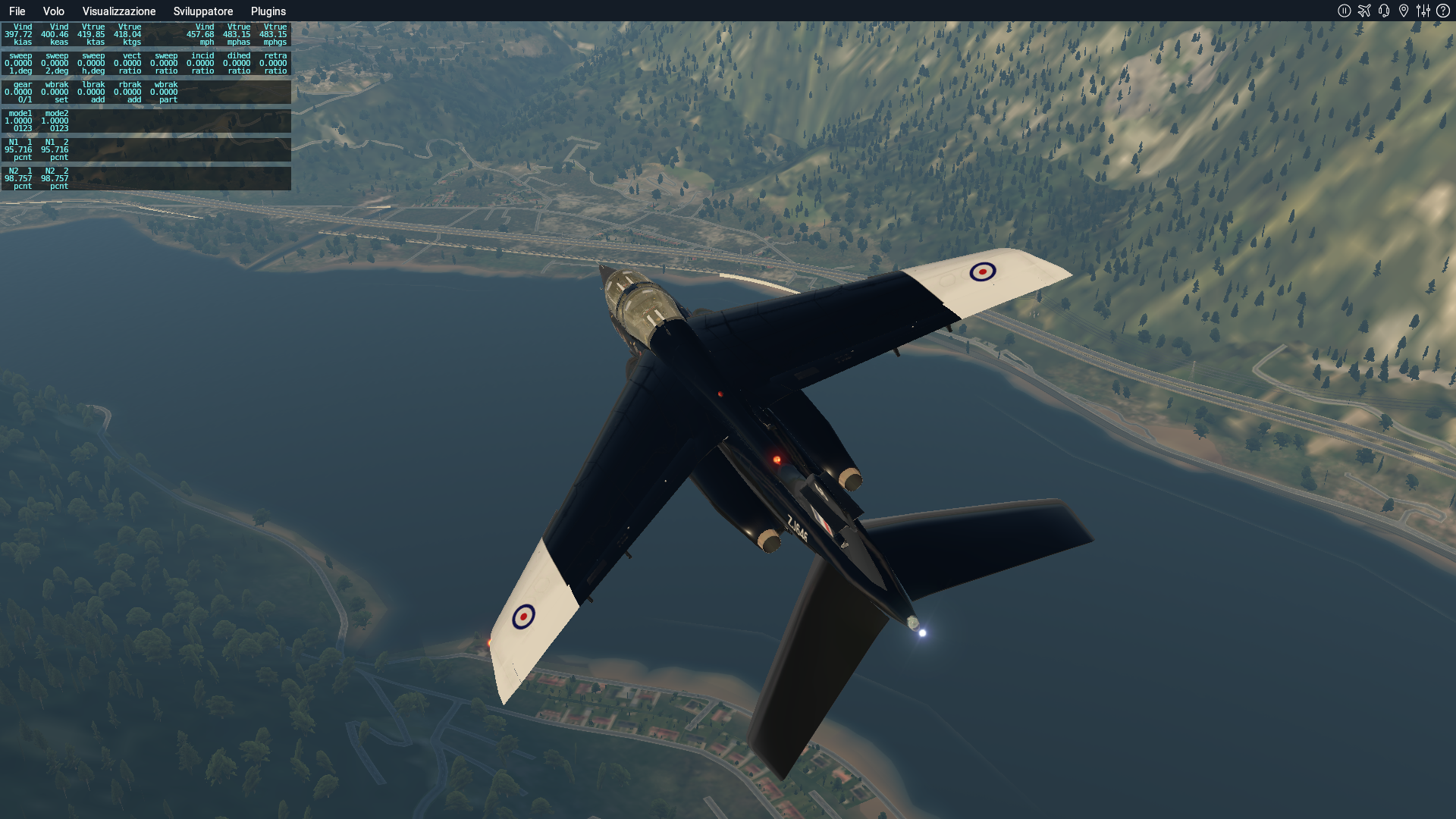Open the Volo menu

tap(53, 11)
